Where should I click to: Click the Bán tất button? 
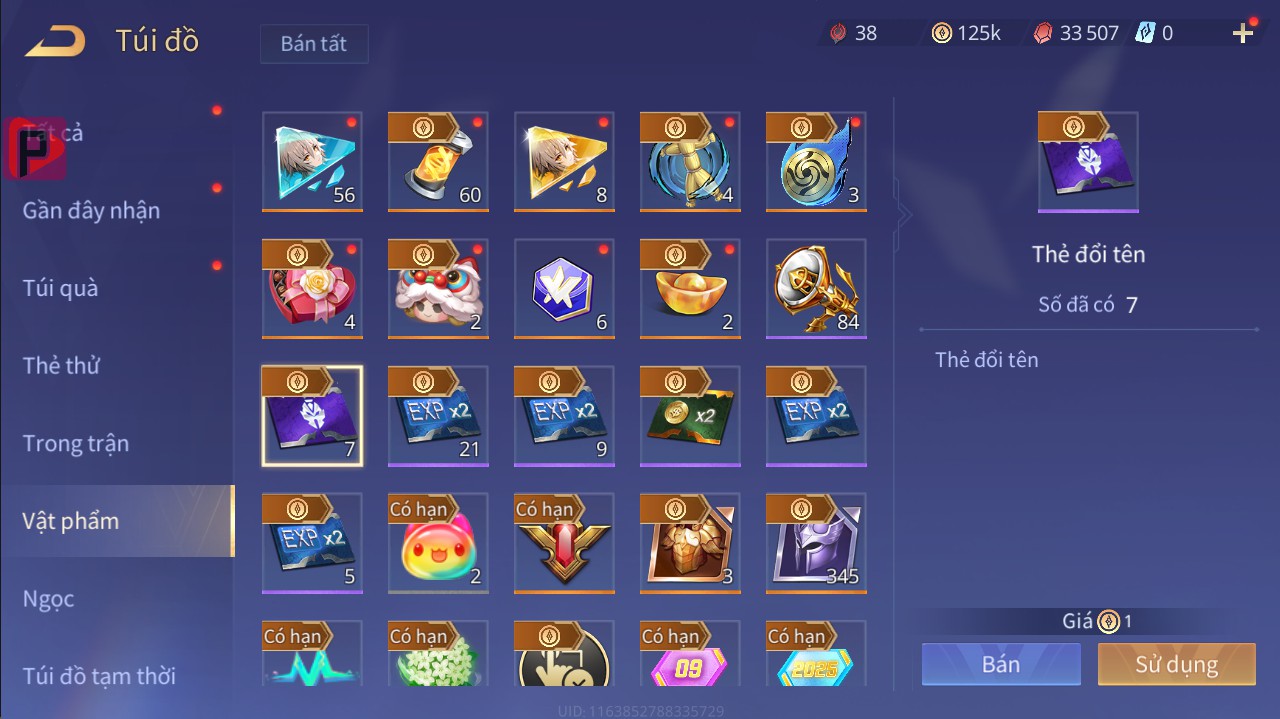pos(314,44)
